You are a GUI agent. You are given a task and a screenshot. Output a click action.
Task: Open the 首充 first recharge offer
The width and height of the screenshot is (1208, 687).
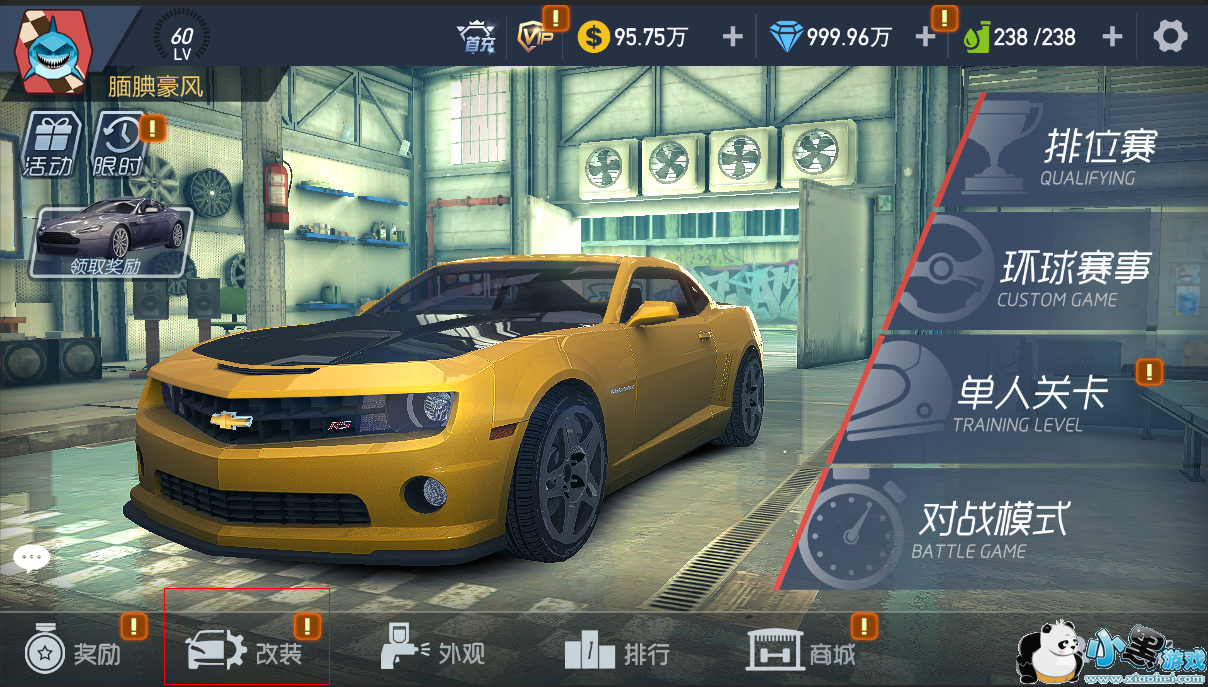476,37
